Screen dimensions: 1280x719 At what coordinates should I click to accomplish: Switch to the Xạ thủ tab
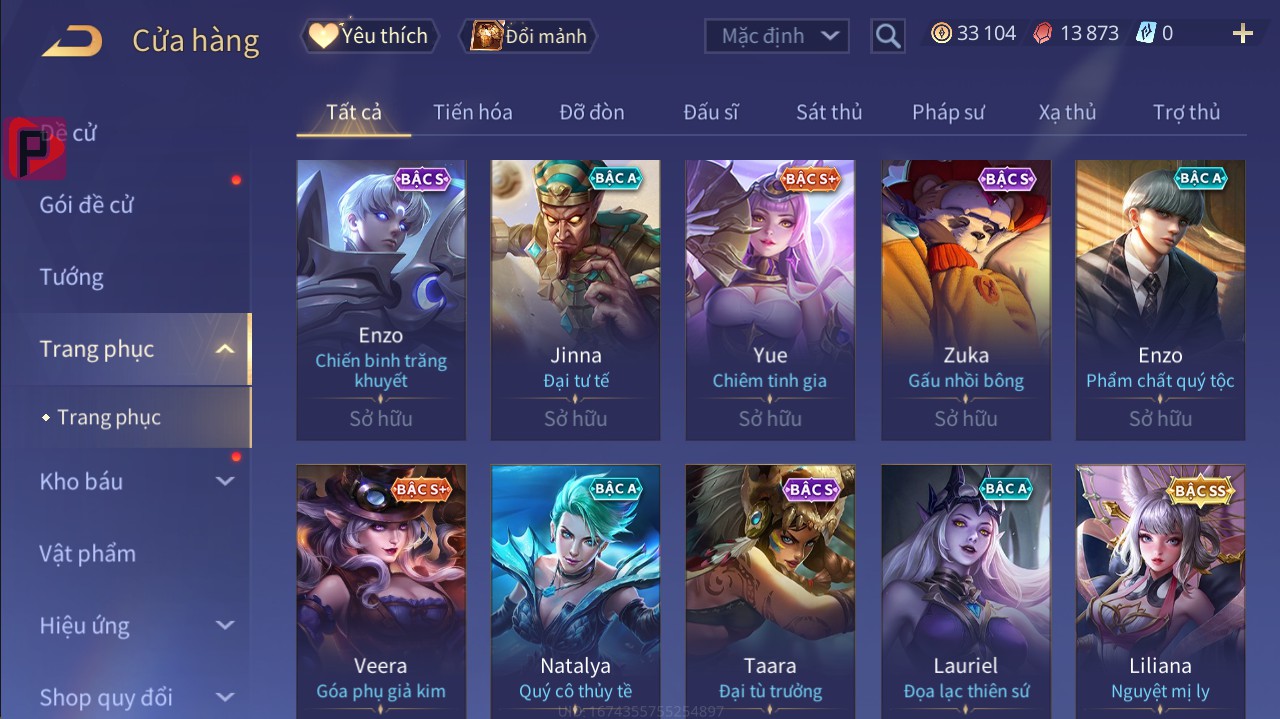1067,112
